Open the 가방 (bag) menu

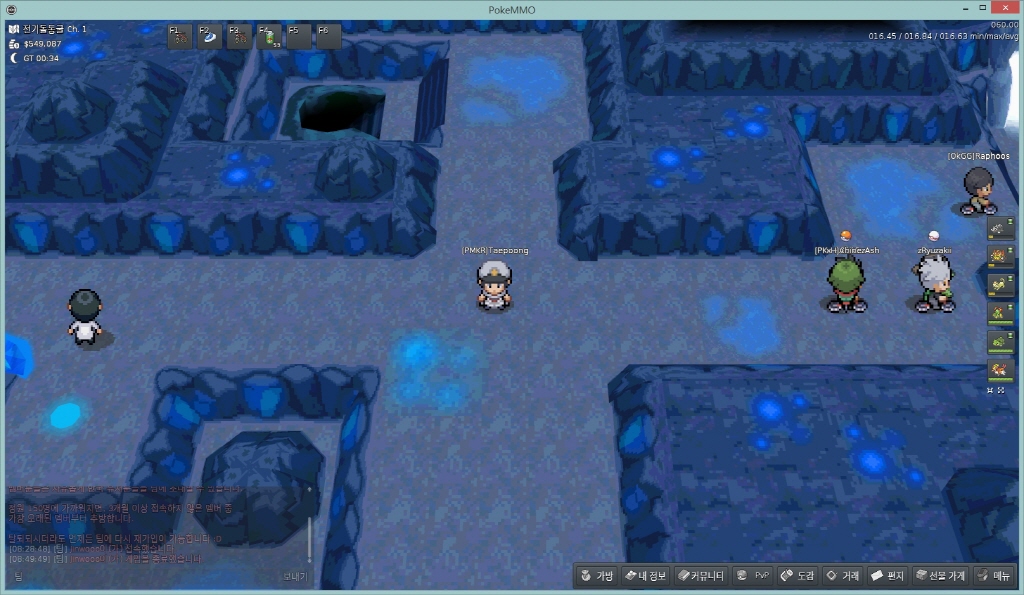(597, 576)
